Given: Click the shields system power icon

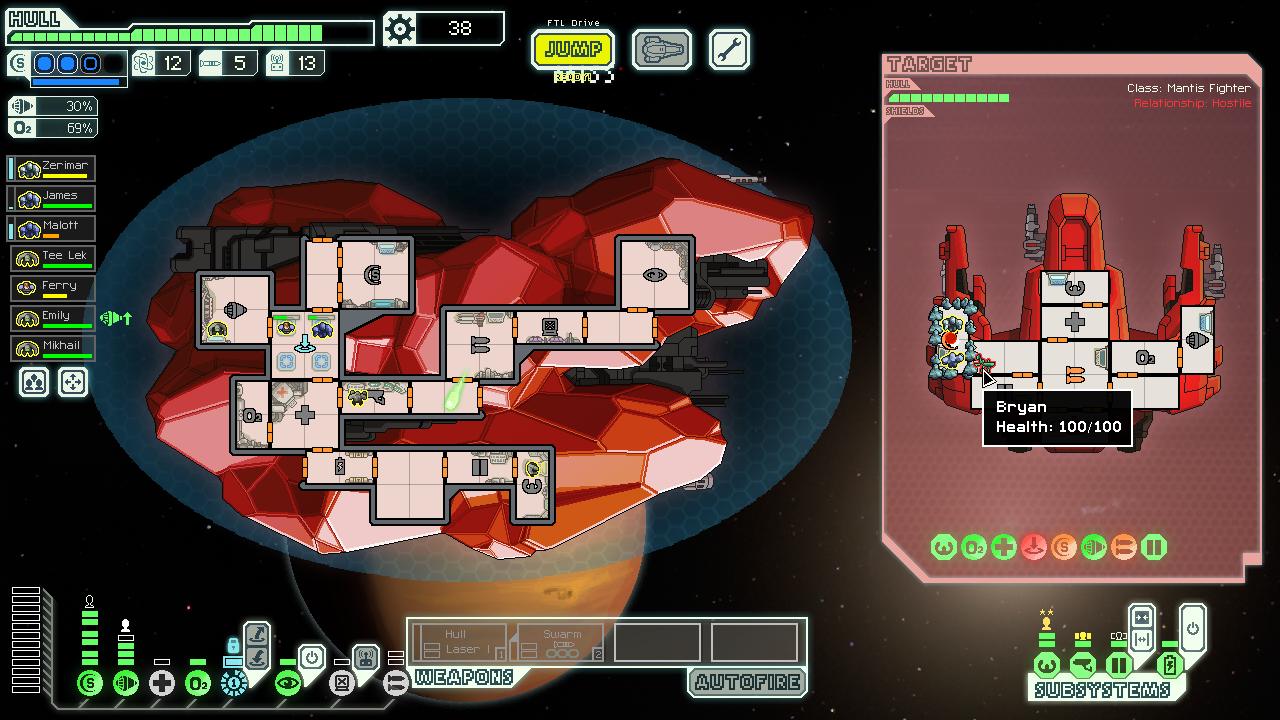Looking at the screenshot, I should coord(90,683).
